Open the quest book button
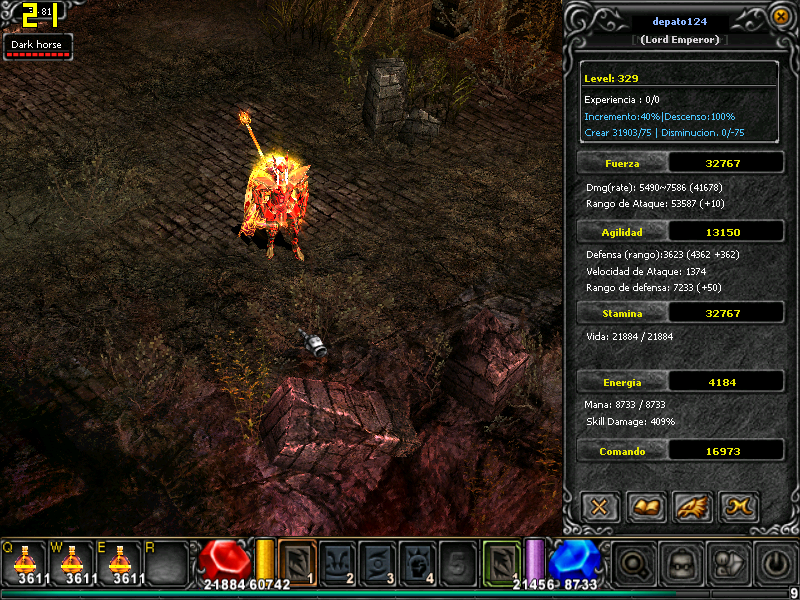 pos(646,507)
